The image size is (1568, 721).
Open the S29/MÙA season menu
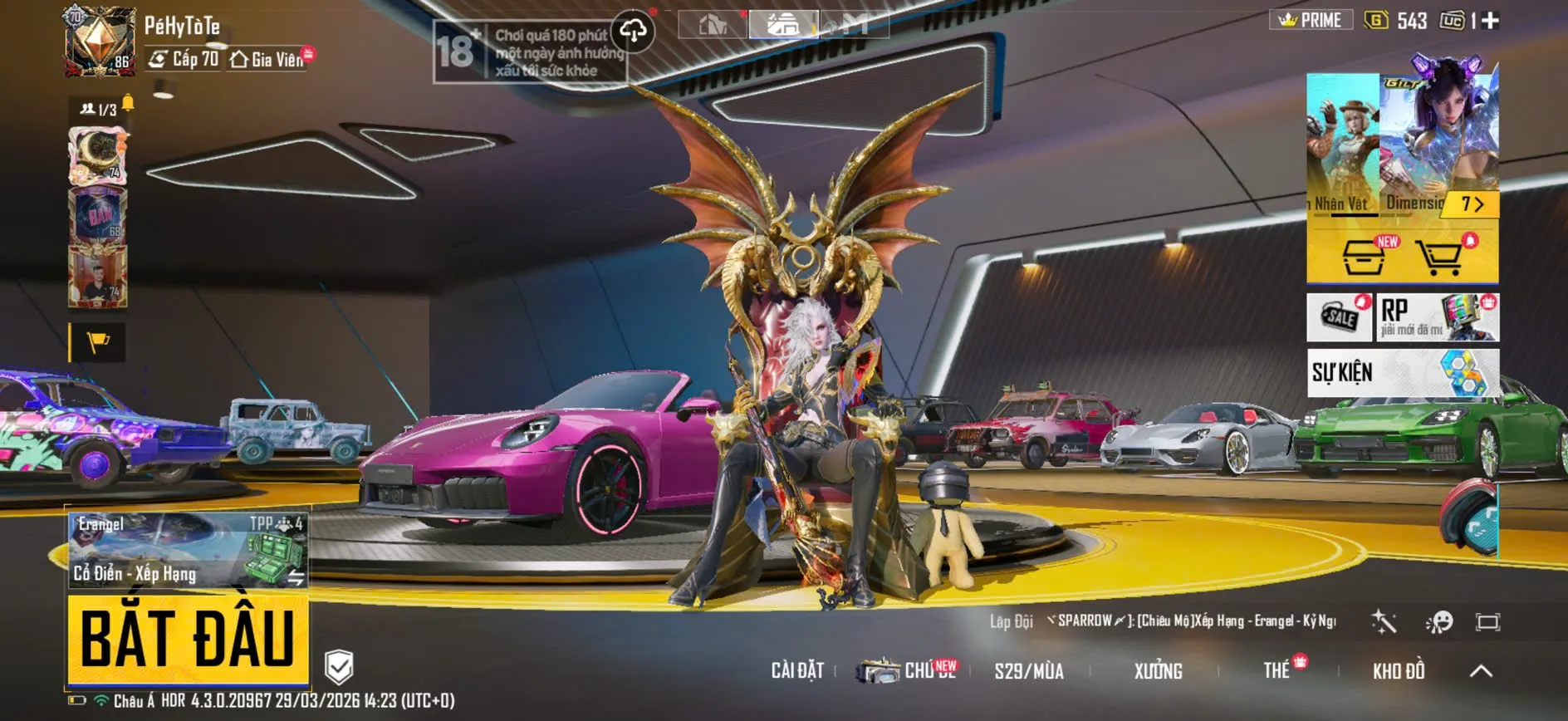(x=1029, y=671)
